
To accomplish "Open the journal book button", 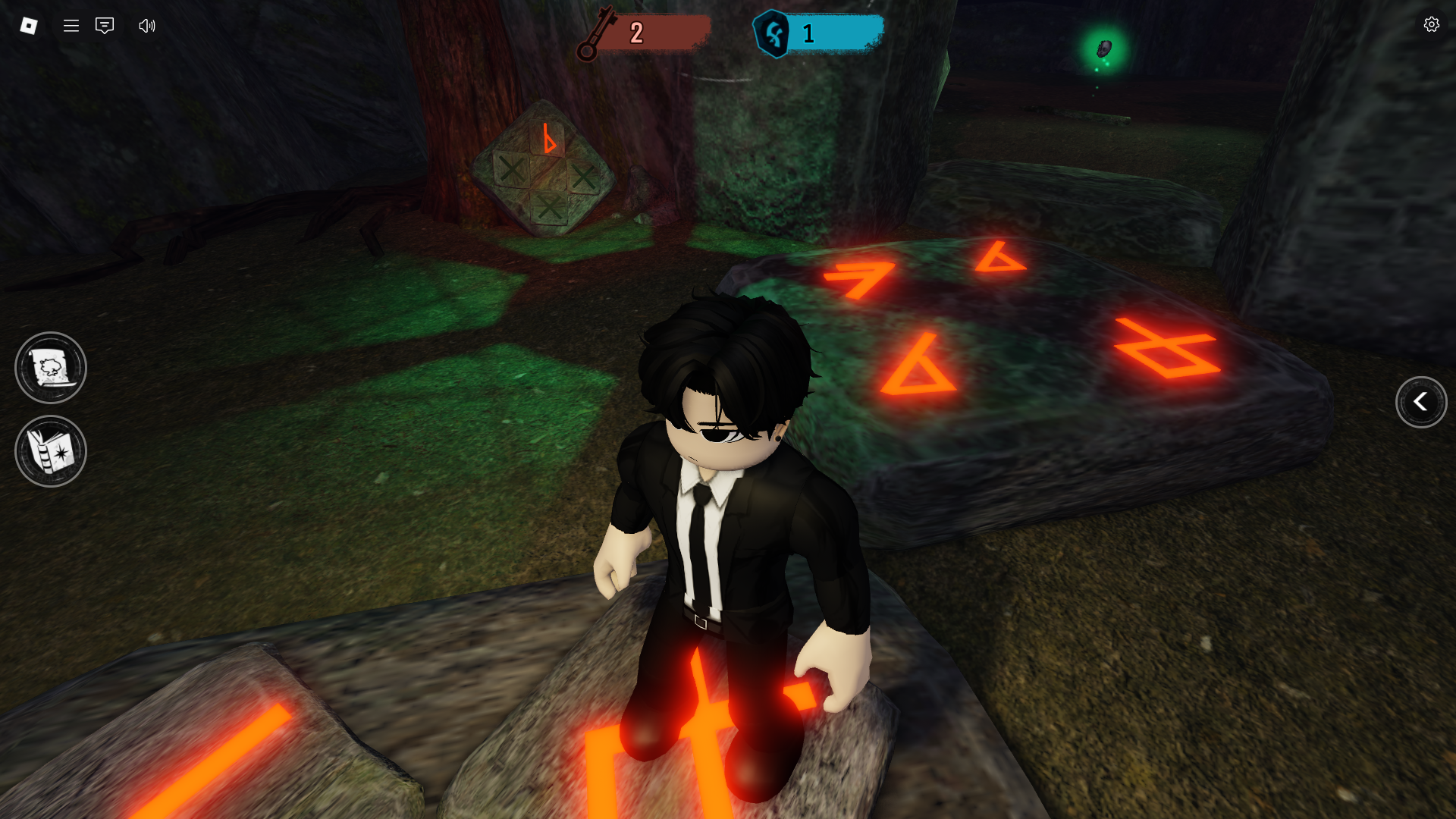I will (x=51, y=451).
